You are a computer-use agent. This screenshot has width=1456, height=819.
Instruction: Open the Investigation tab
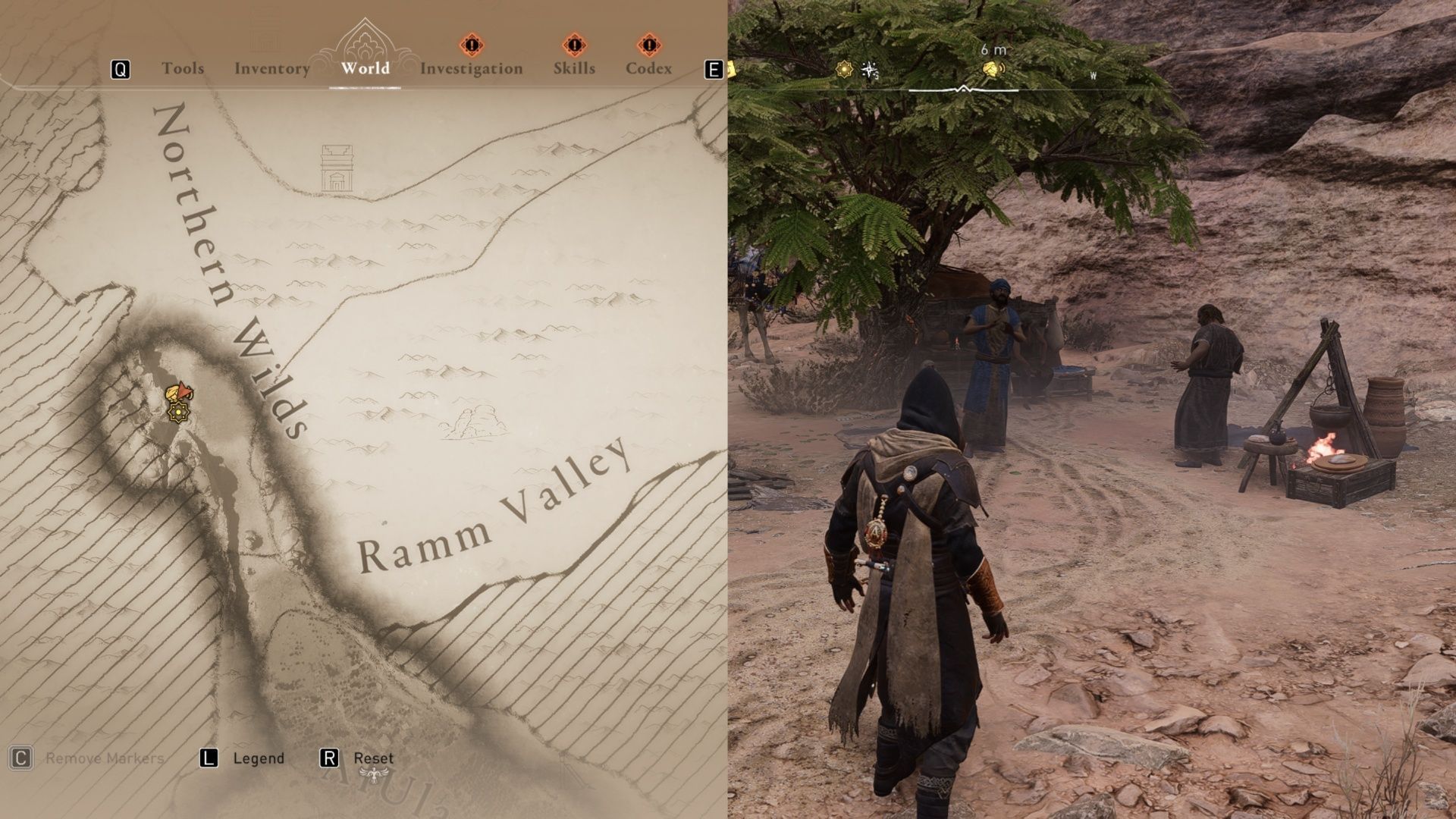click(x=472, y=68)
